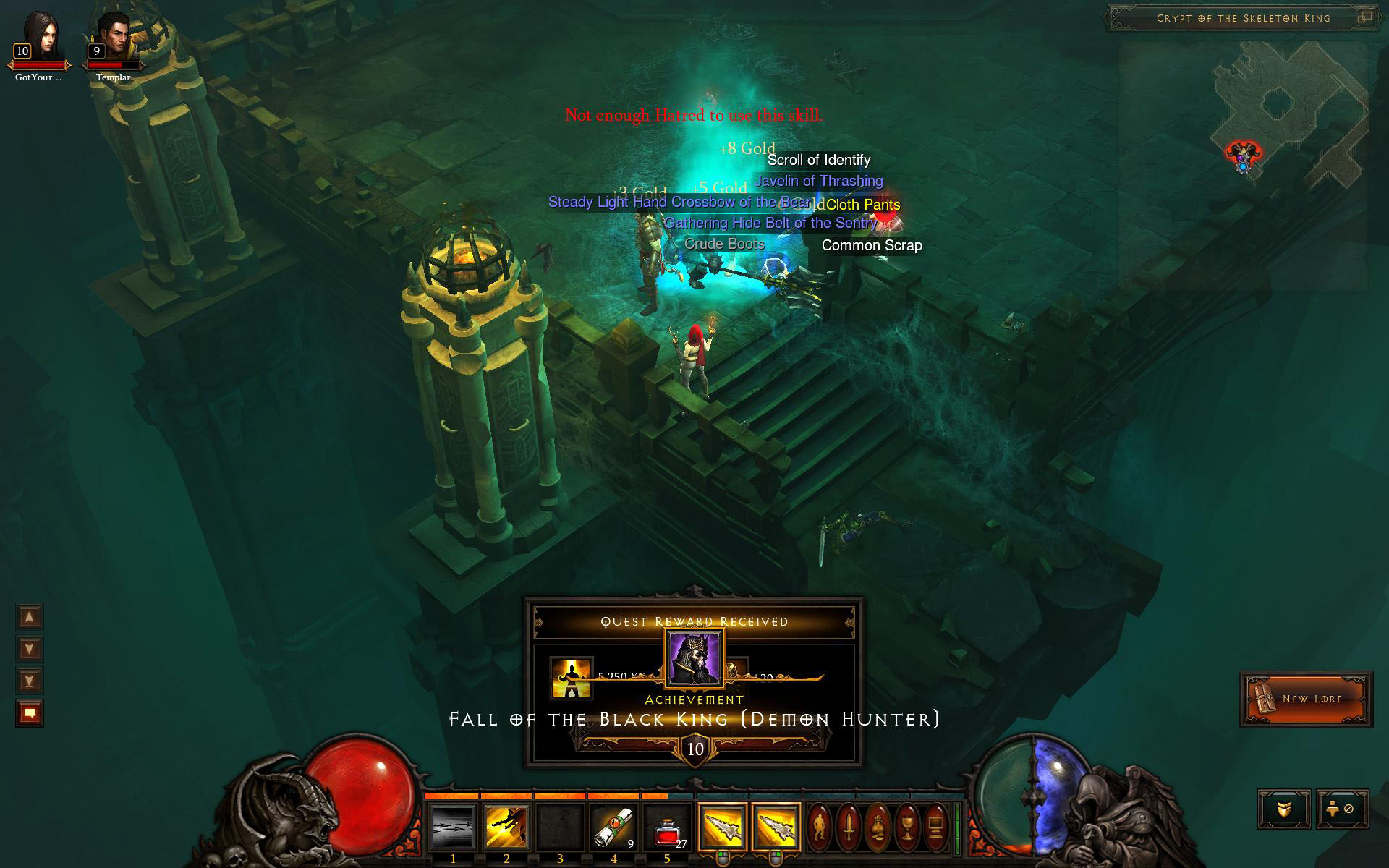Image resolution: width=1389 pixels, height=868 pixels.
Task: Open the money bag inventory button
Action: (877, 825)
